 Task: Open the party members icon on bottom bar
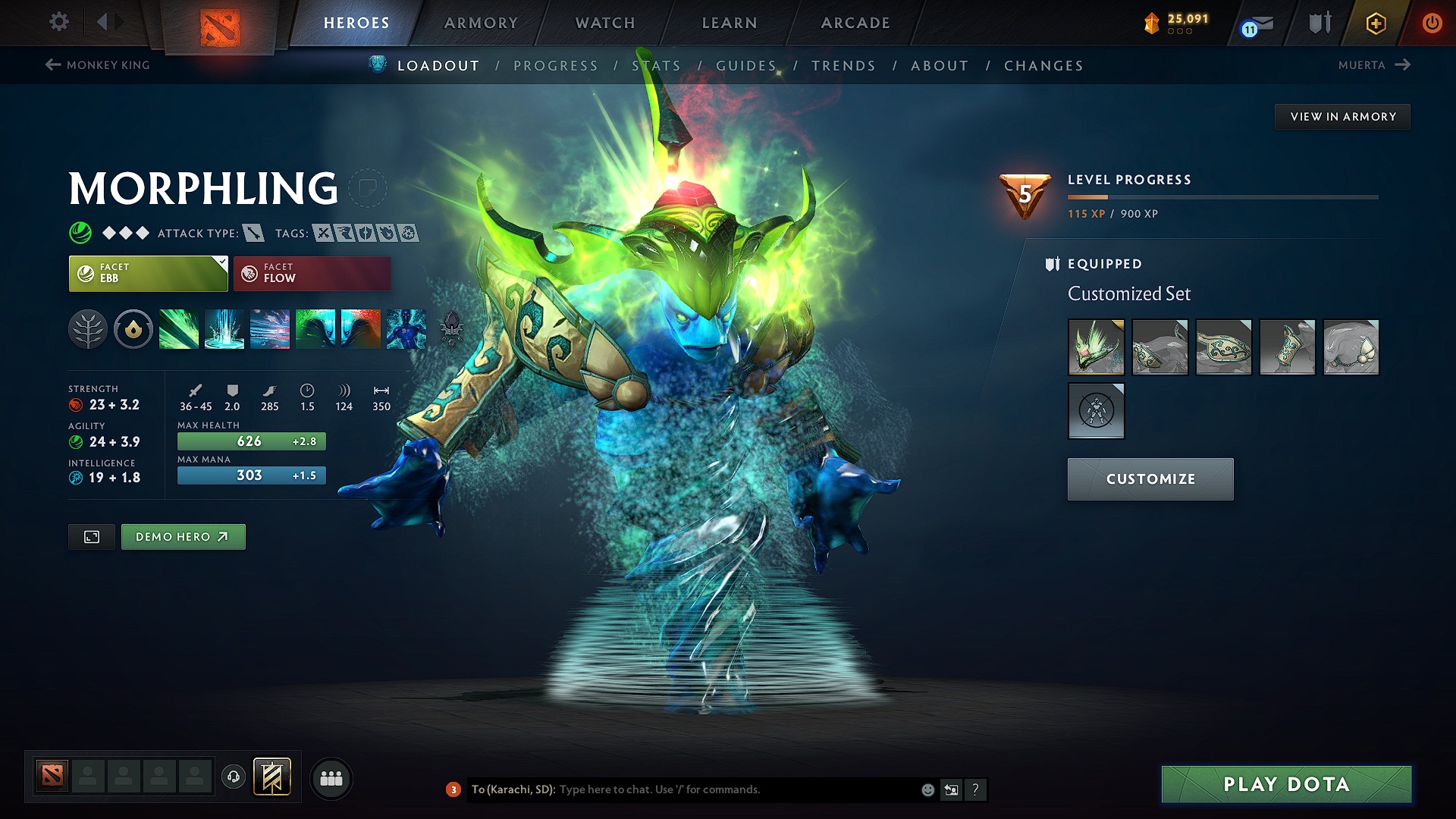point(331,778)
